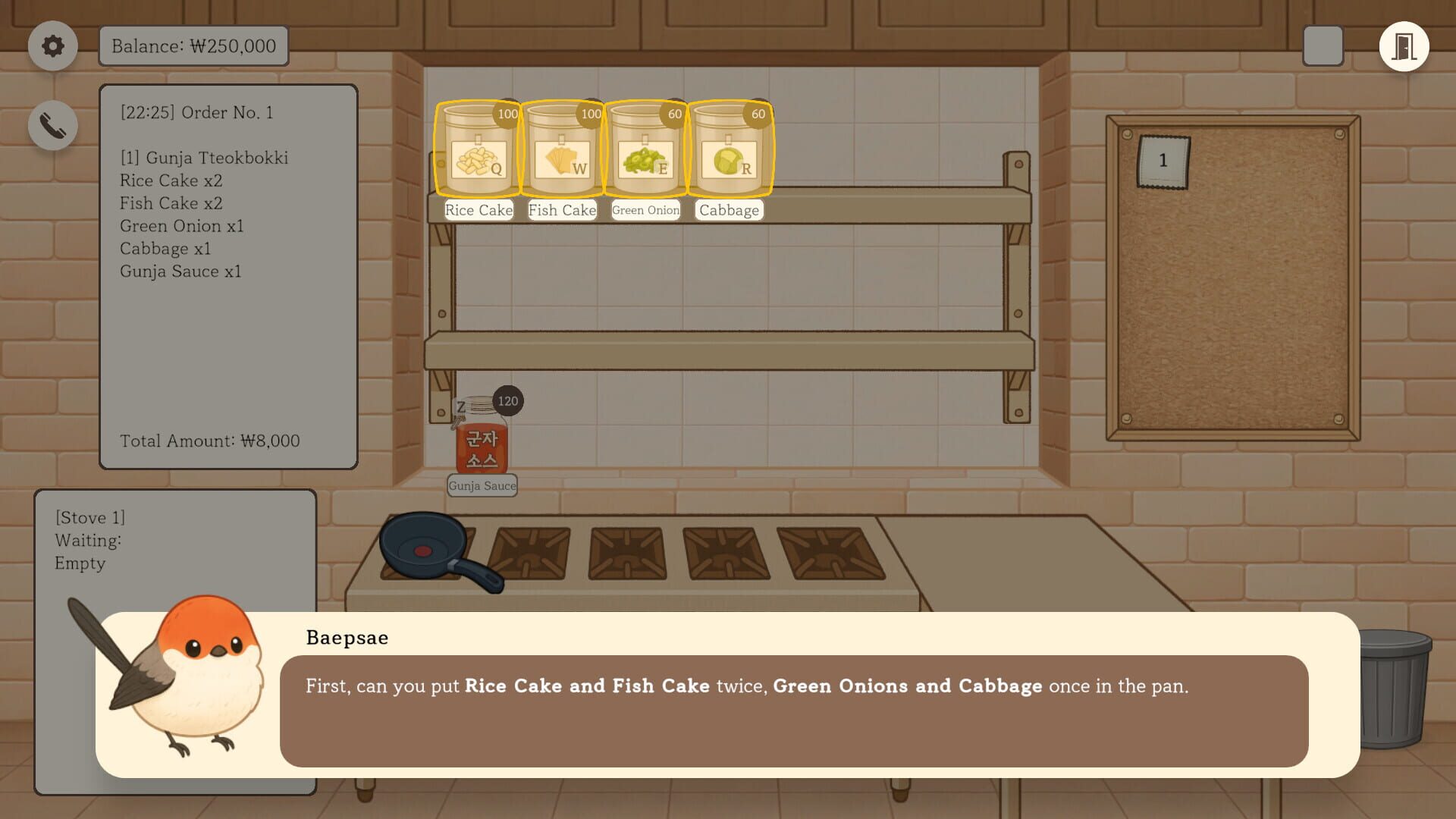Select the Green Onion ingredient jar
Screen dimensions: 1456x819
point(645,149)
